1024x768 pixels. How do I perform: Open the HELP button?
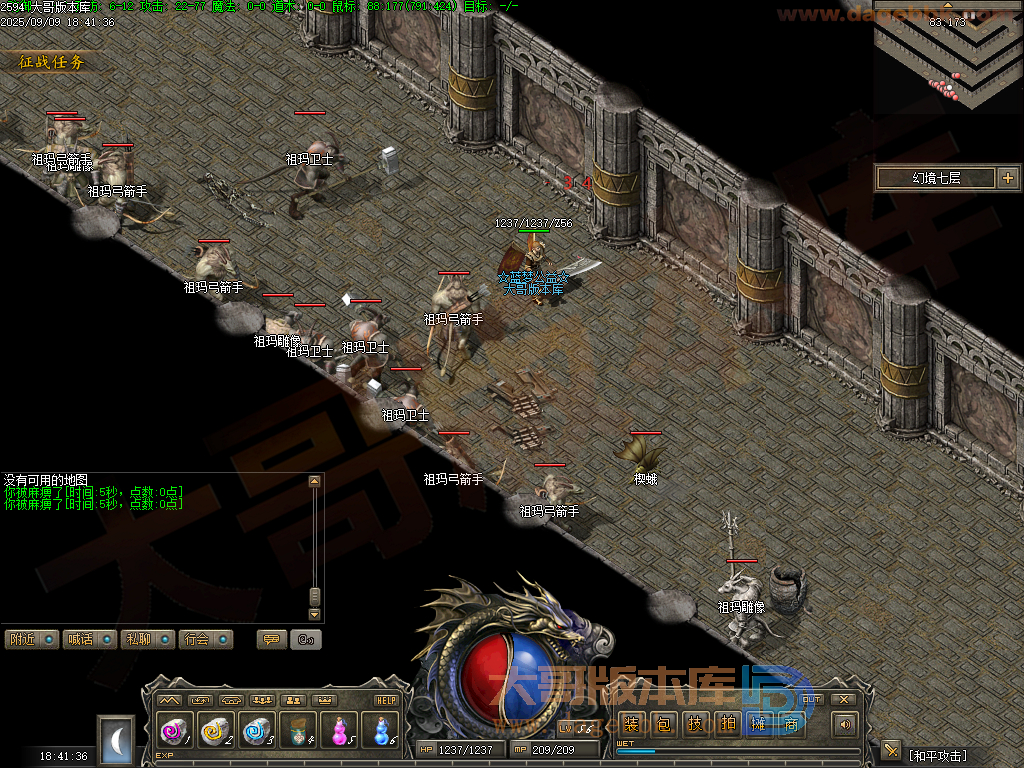[386, 700]
